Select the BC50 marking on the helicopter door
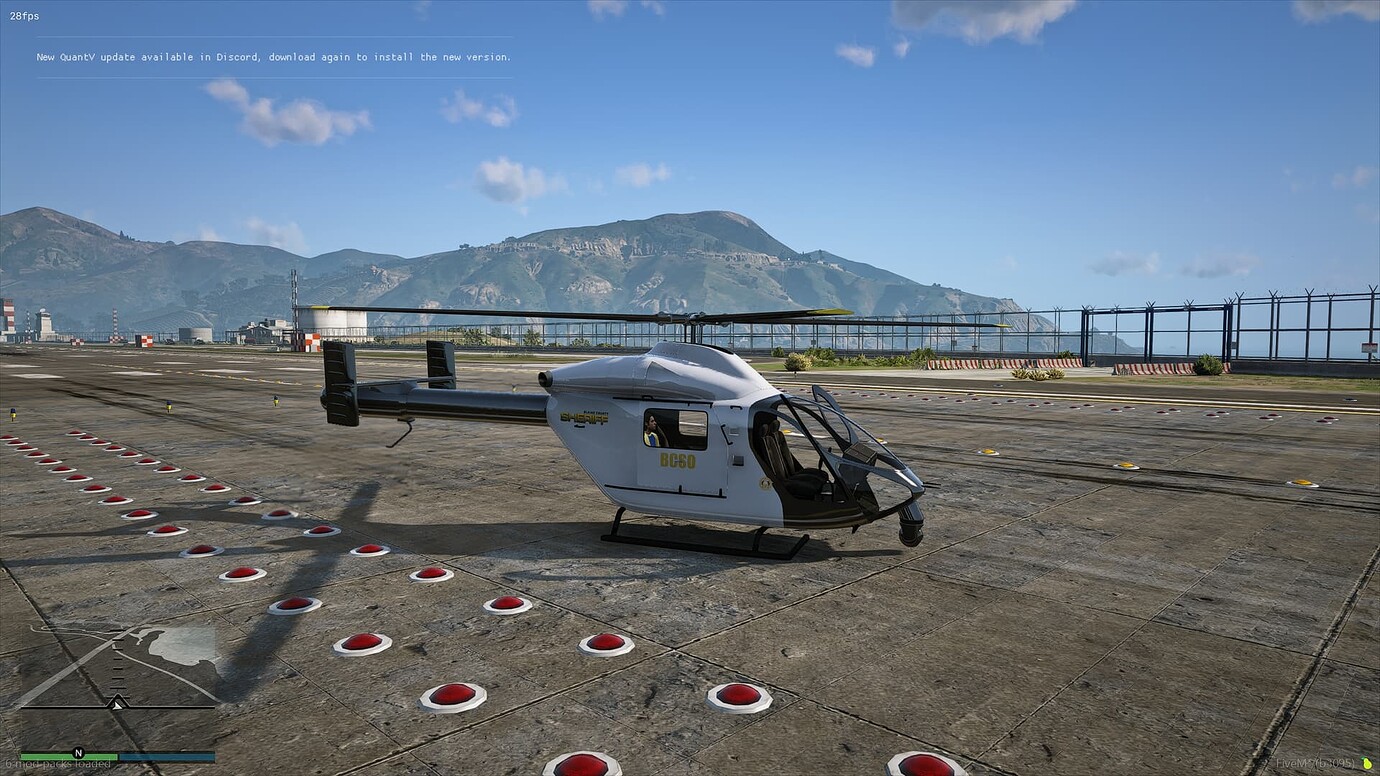Image resolution: width=1380 pixels, height=776 pixels. point(678,462)
